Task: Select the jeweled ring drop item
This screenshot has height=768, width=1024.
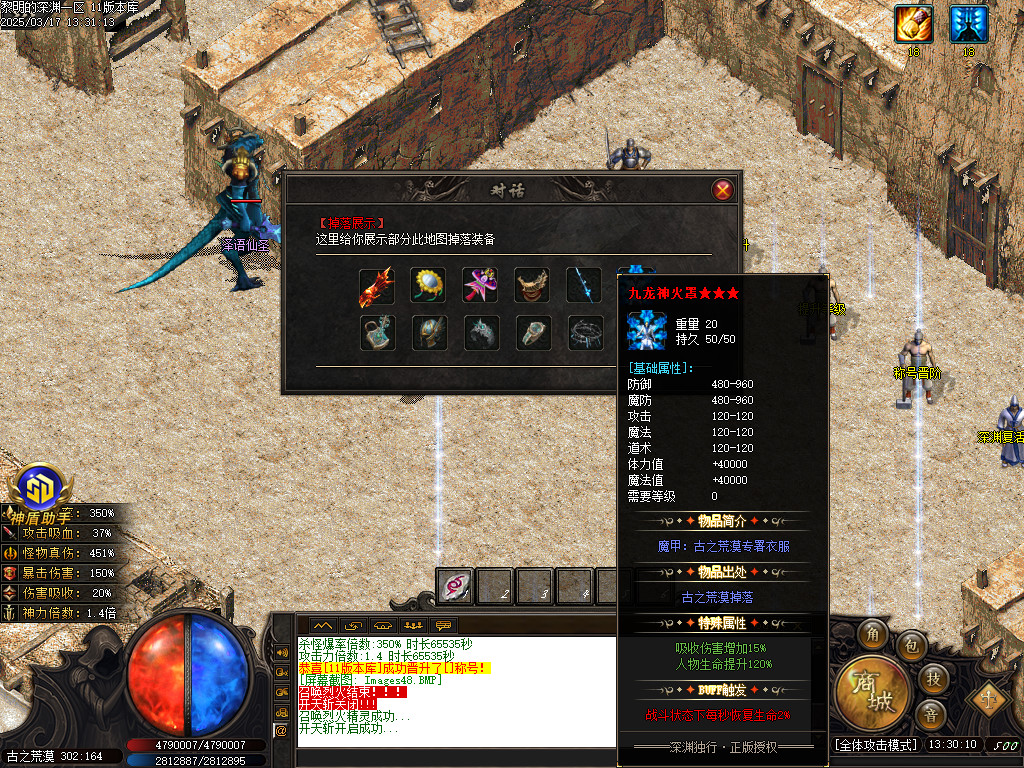Action: point(533,333)
